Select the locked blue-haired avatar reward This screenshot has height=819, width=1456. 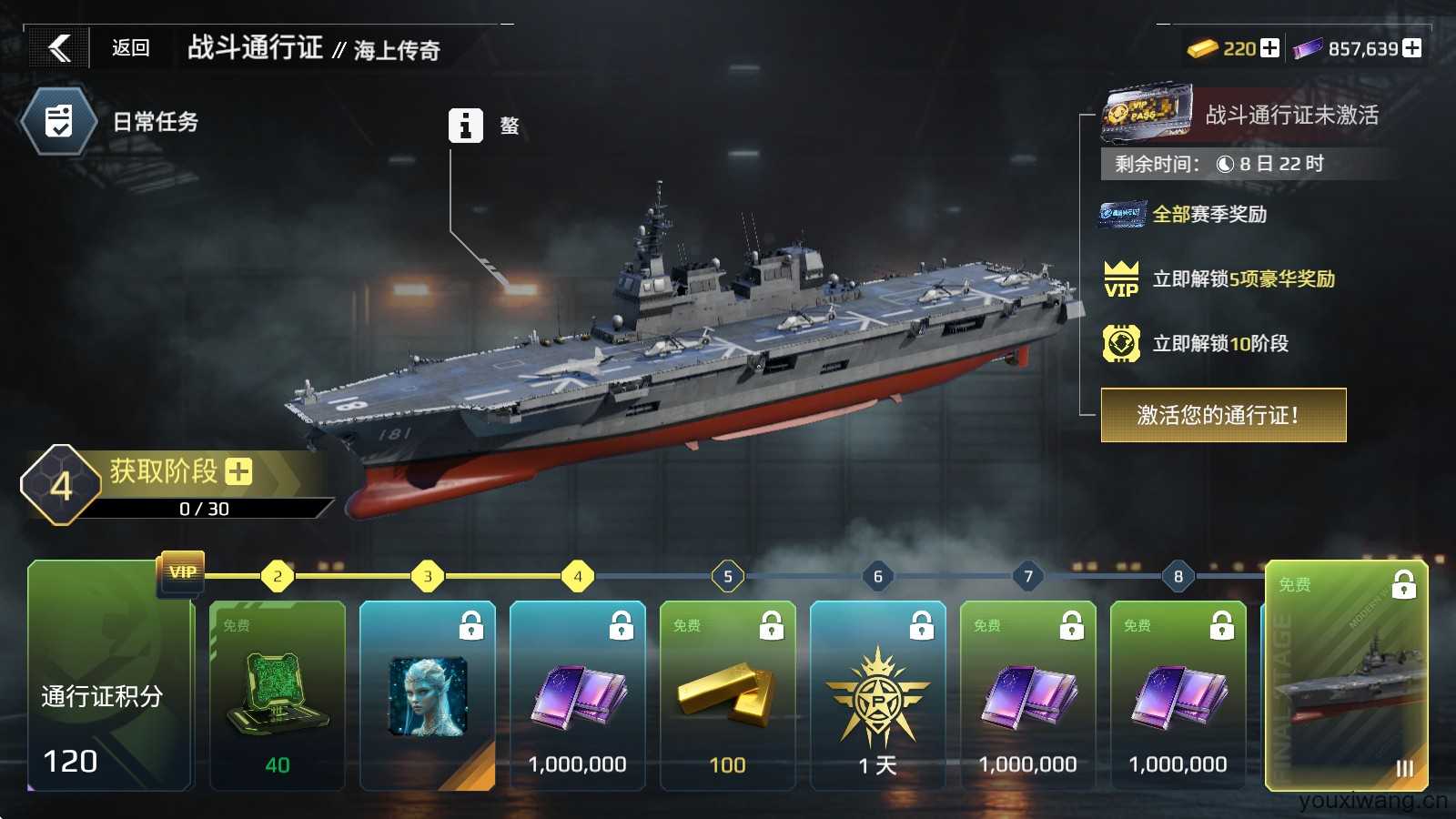[428, 696]
